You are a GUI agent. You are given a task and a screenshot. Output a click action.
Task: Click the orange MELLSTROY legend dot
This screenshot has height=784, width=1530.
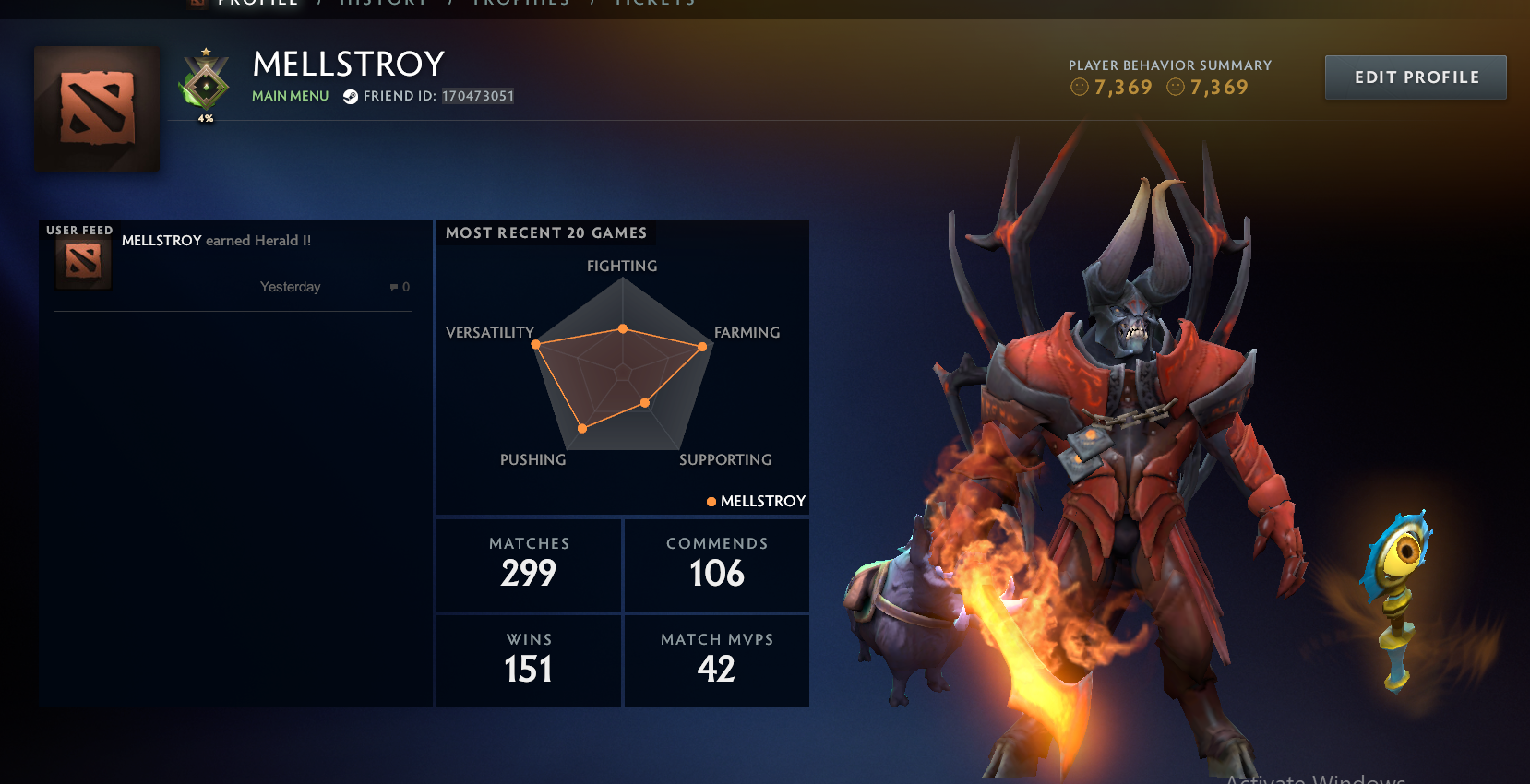[x=711, y=501]
